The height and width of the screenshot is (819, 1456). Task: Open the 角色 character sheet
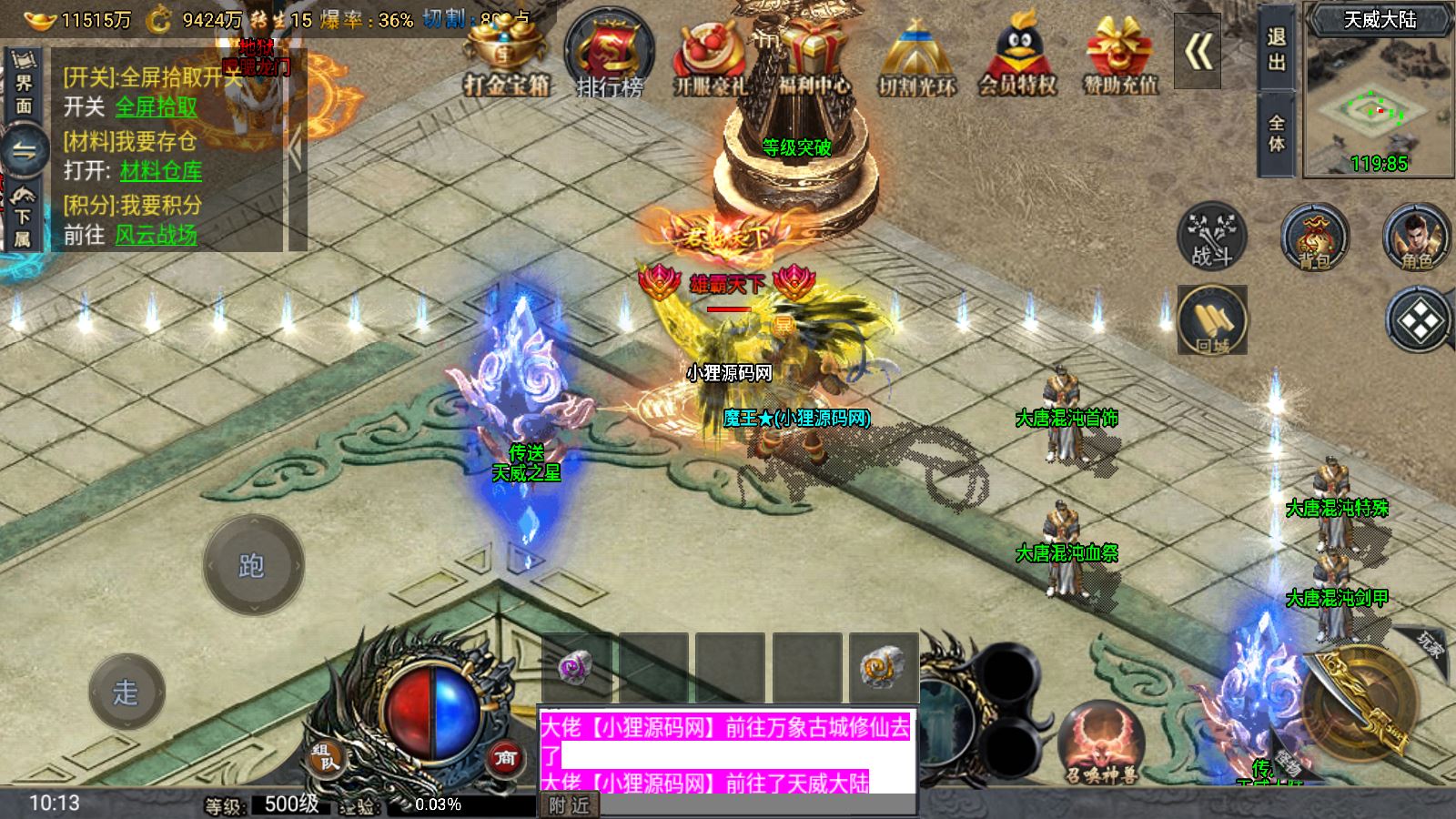[1416, 237]
